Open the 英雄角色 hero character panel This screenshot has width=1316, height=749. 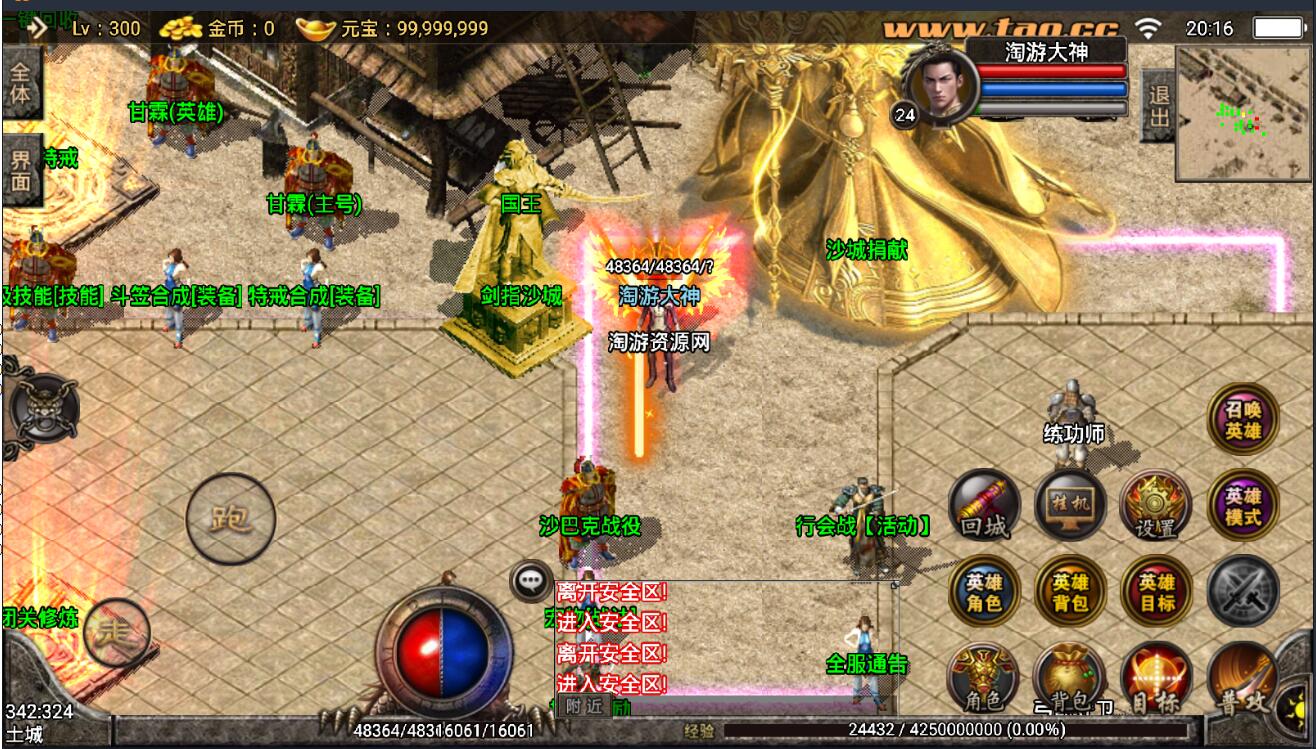point(984,592)
